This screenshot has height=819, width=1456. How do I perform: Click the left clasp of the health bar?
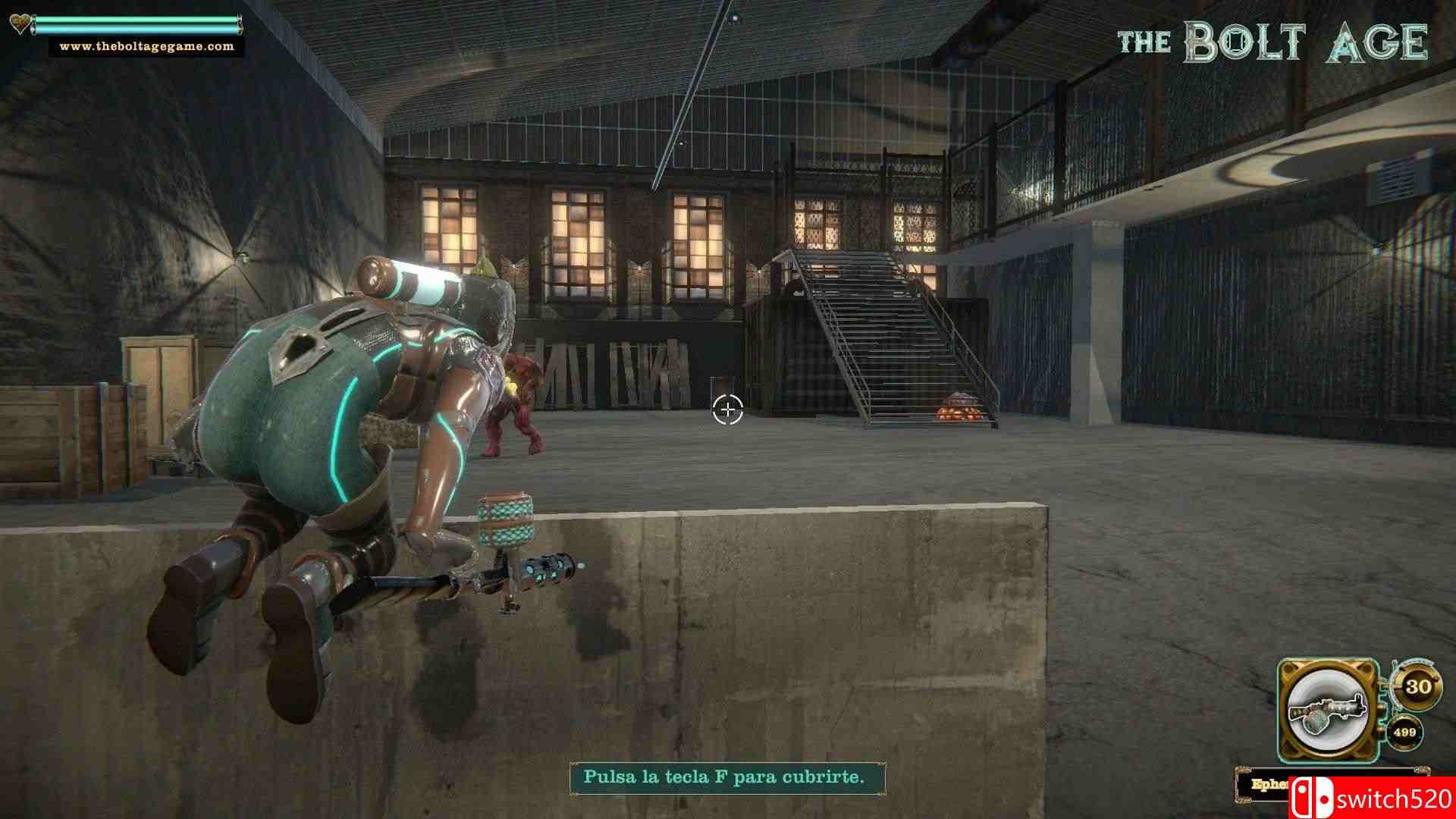(x=34, y=24)
